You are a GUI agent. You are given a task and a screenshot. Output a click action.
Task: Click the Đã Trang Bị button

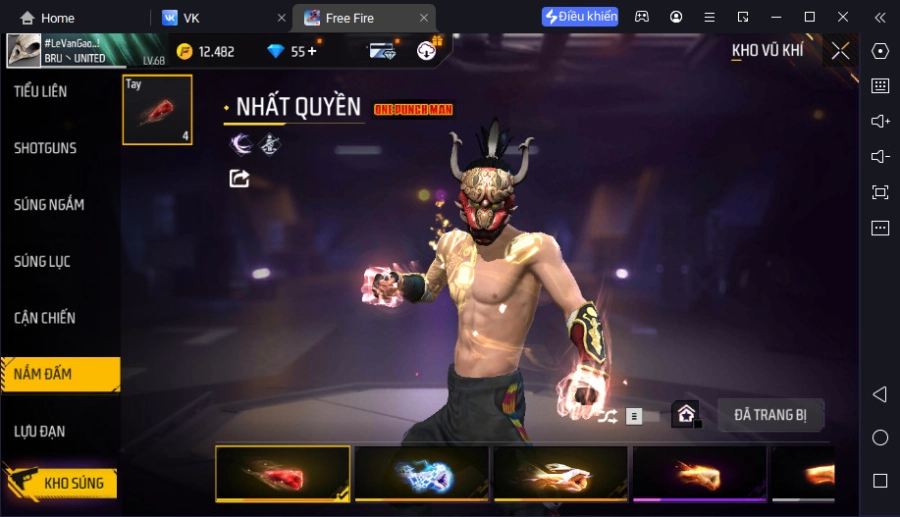(x=770, y=415)
